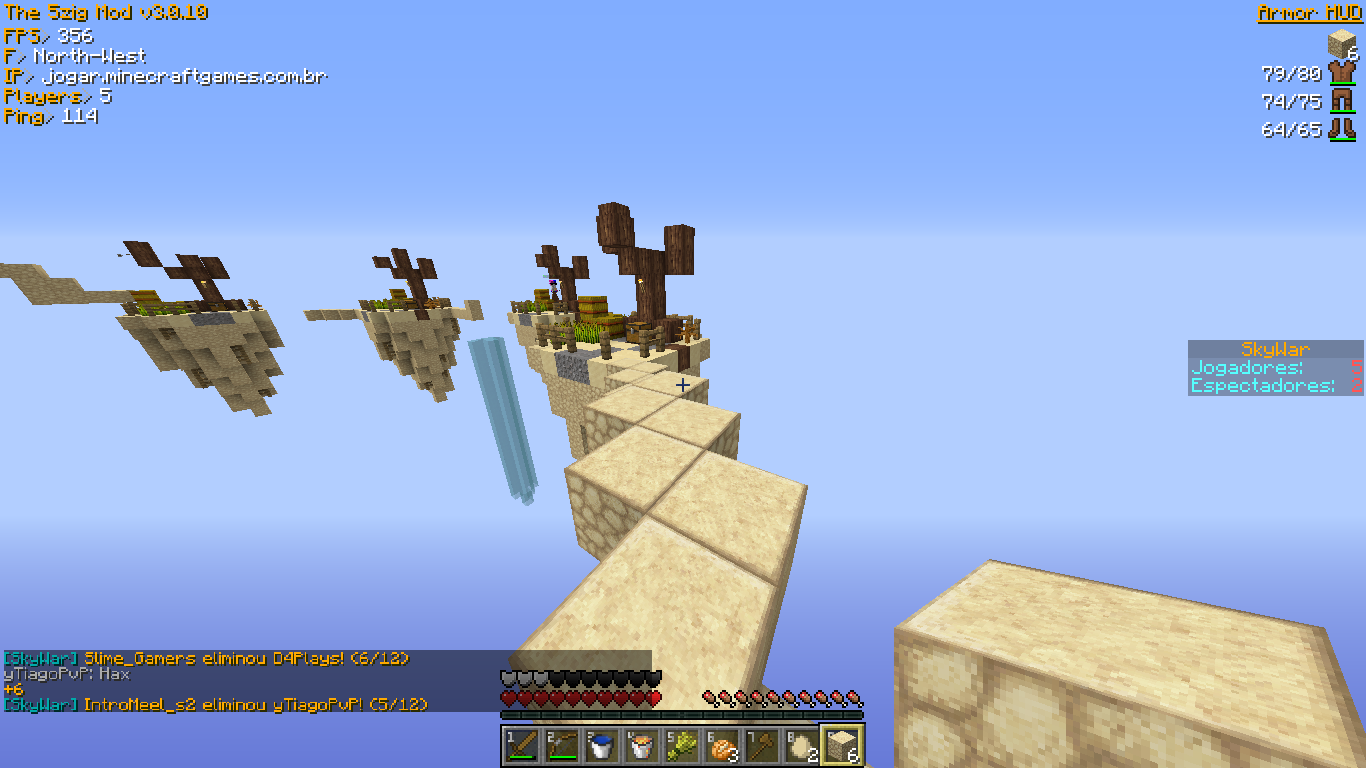Viewport: 1366px width, 768px height.
Task: Select the cookie stack of three
Action: click(722, 745)
